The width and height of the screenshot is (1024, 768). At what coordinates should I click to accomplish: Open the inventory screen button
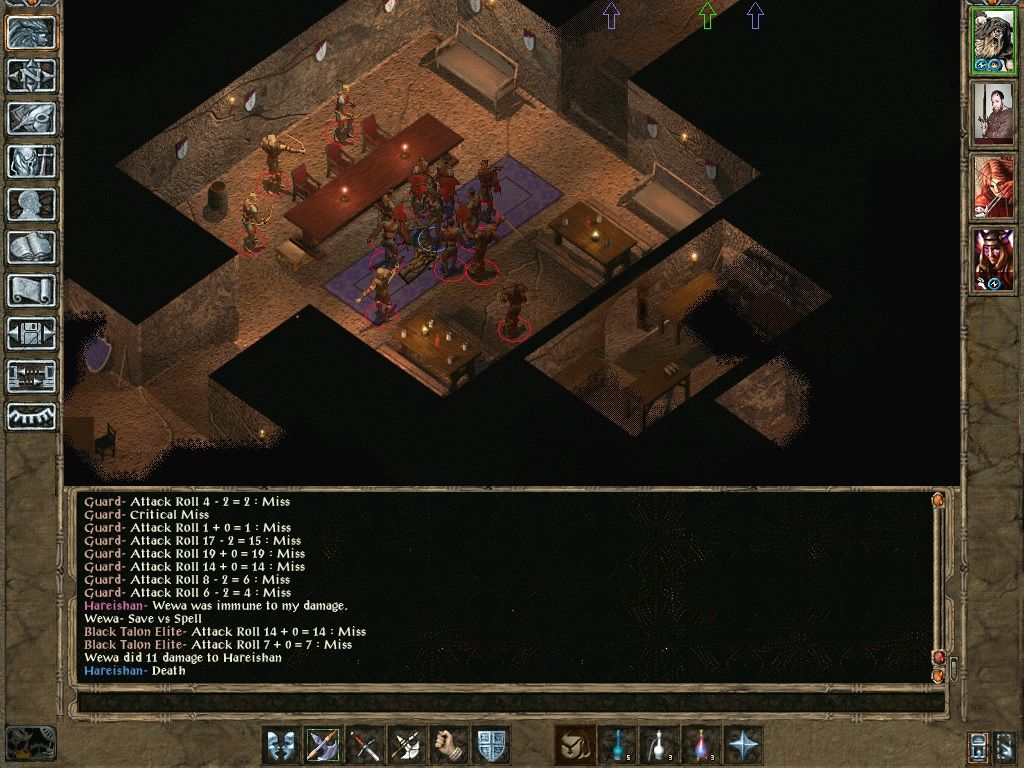click(32, 161)
